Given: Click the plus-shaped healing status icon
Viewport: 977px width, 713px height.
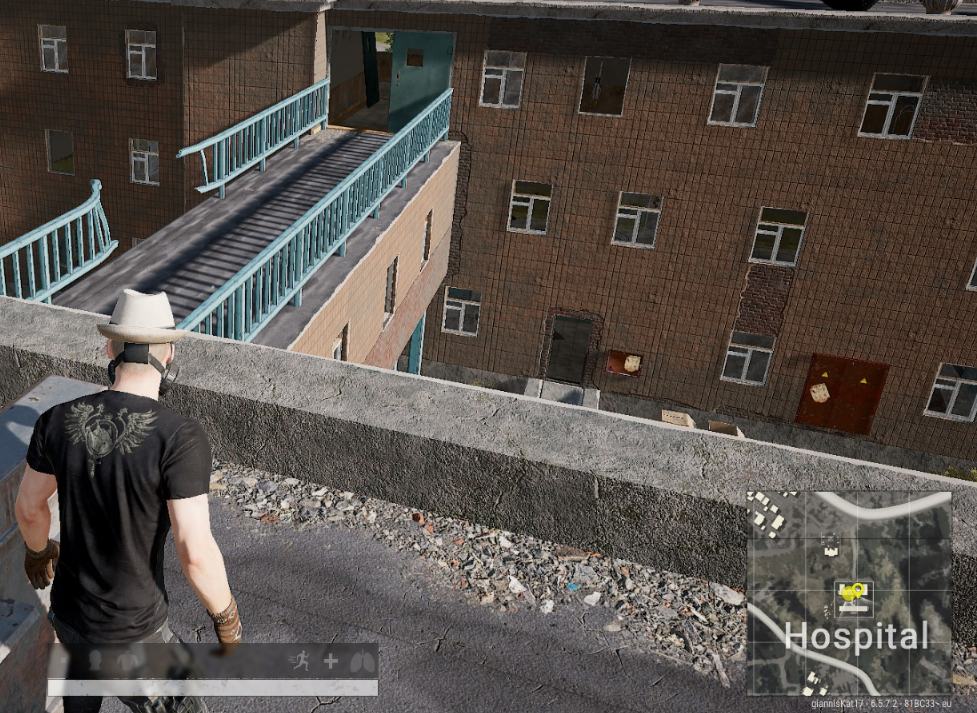Looking at the screenshot, I should [x=330, y=661].
